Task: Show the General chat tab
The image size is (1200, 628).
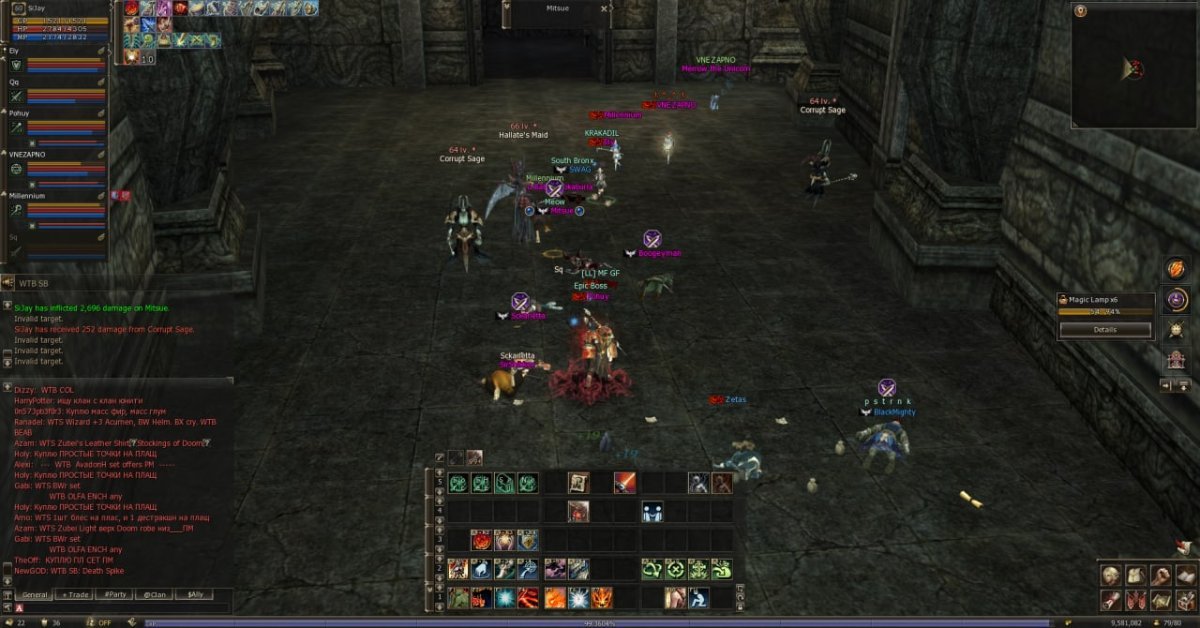Action: (x=36, y=595)
